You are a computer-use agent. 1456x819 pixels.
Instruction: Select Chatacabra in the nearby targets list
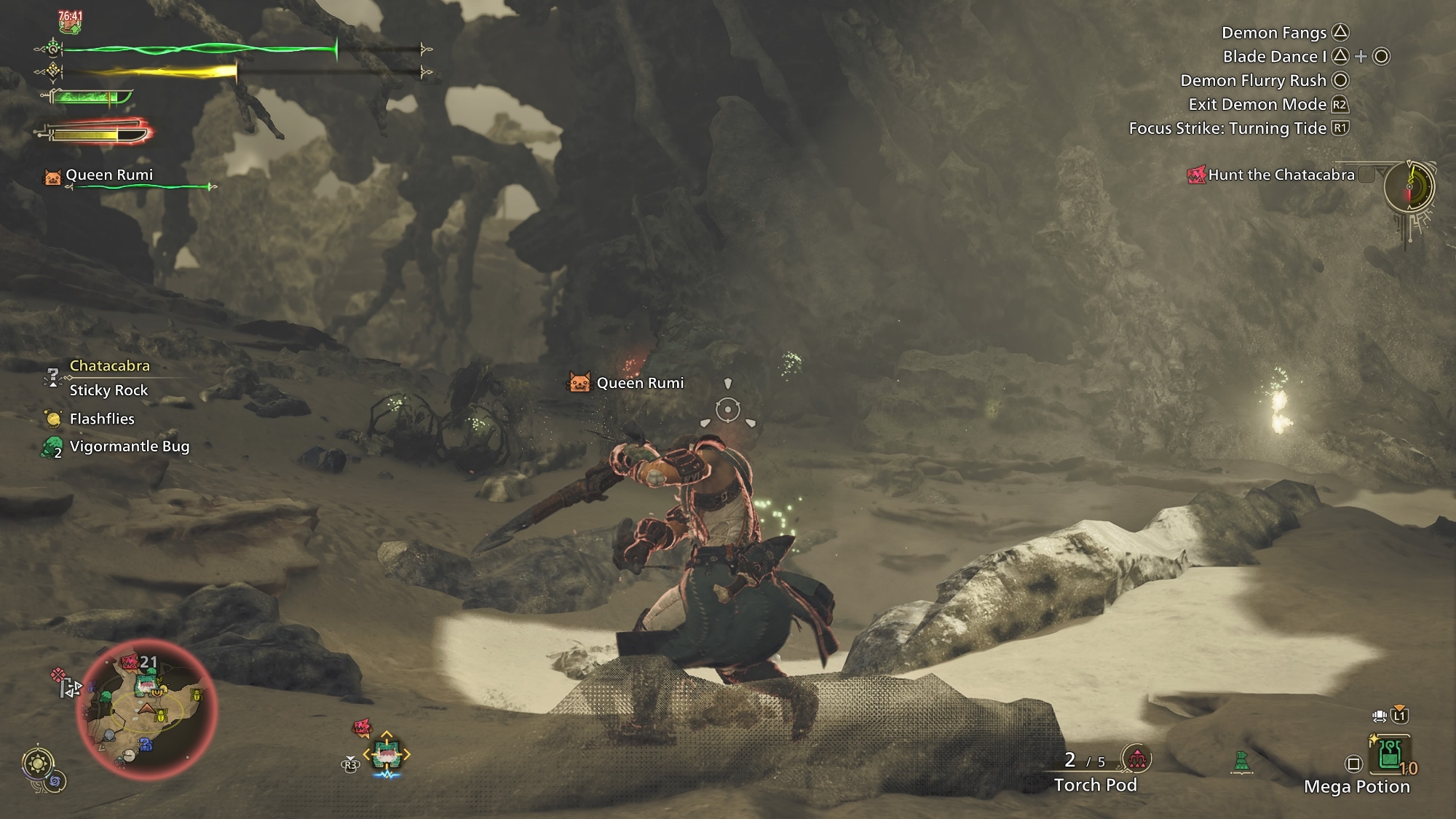click(x=109, y=365)
